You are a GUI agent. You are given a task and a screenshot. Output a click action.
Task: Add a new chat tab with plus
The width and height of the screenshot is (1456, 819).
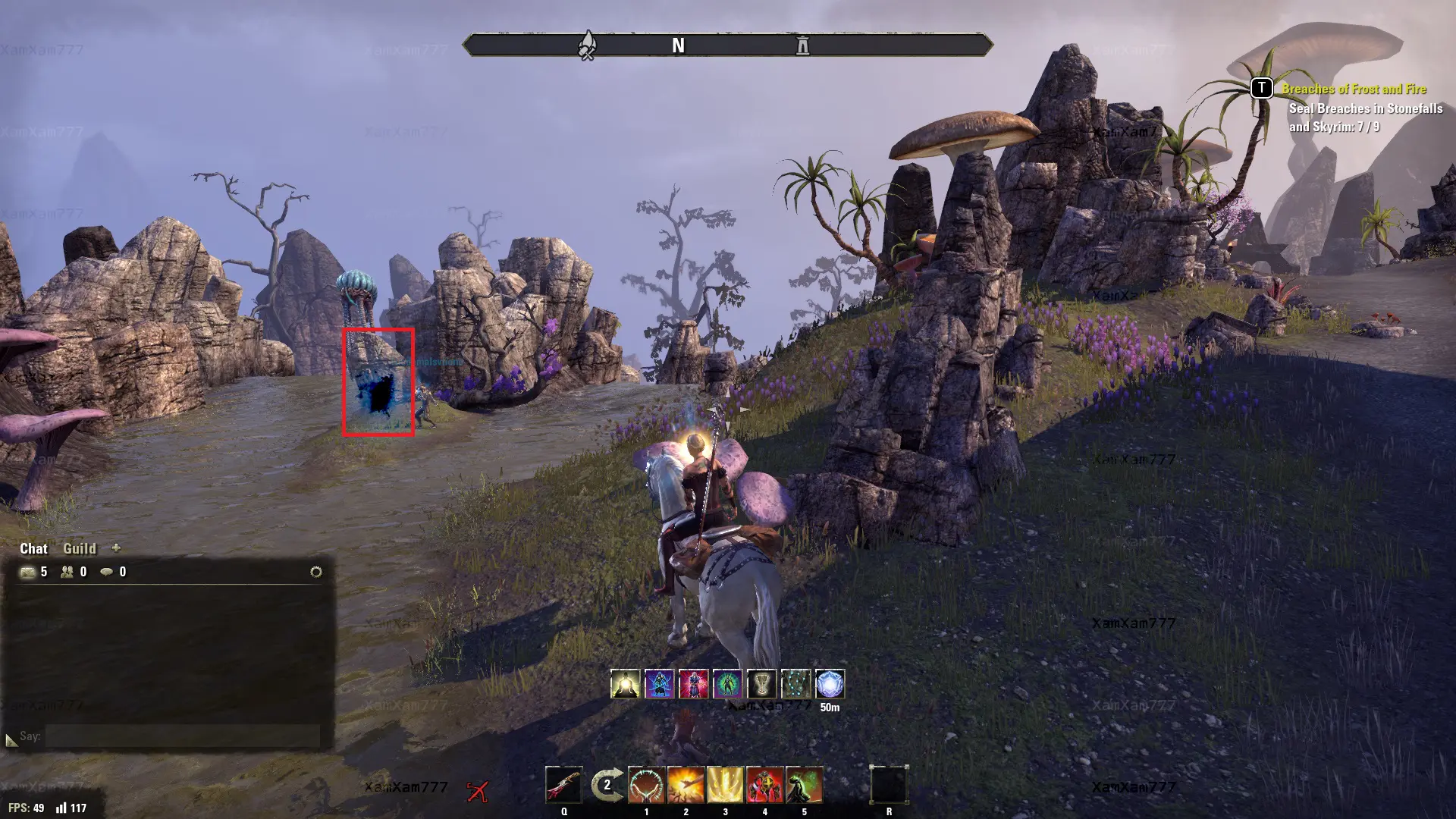pyautogui.click(x=116, y=548)
